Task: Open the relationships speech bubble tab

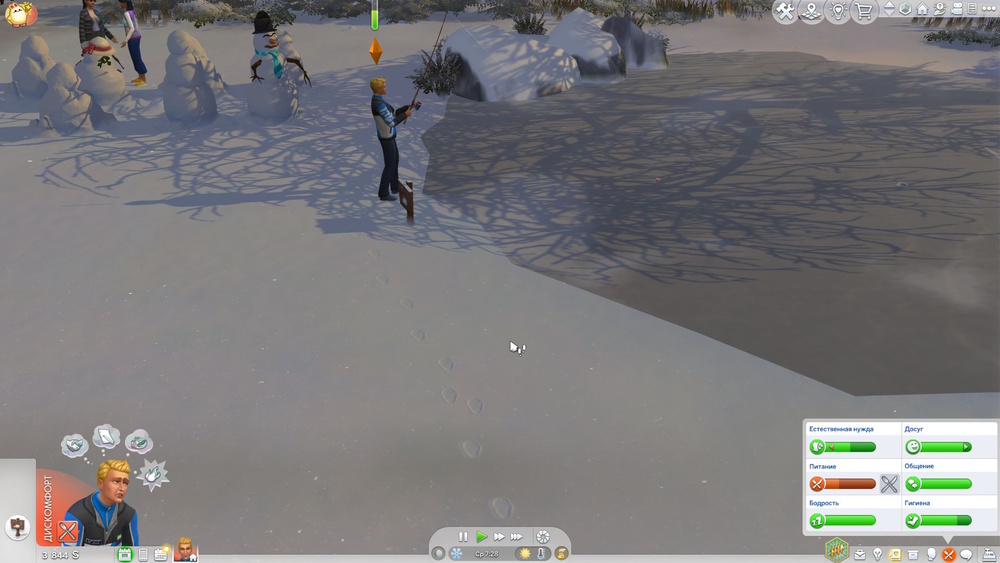Action: coord(966,554)
